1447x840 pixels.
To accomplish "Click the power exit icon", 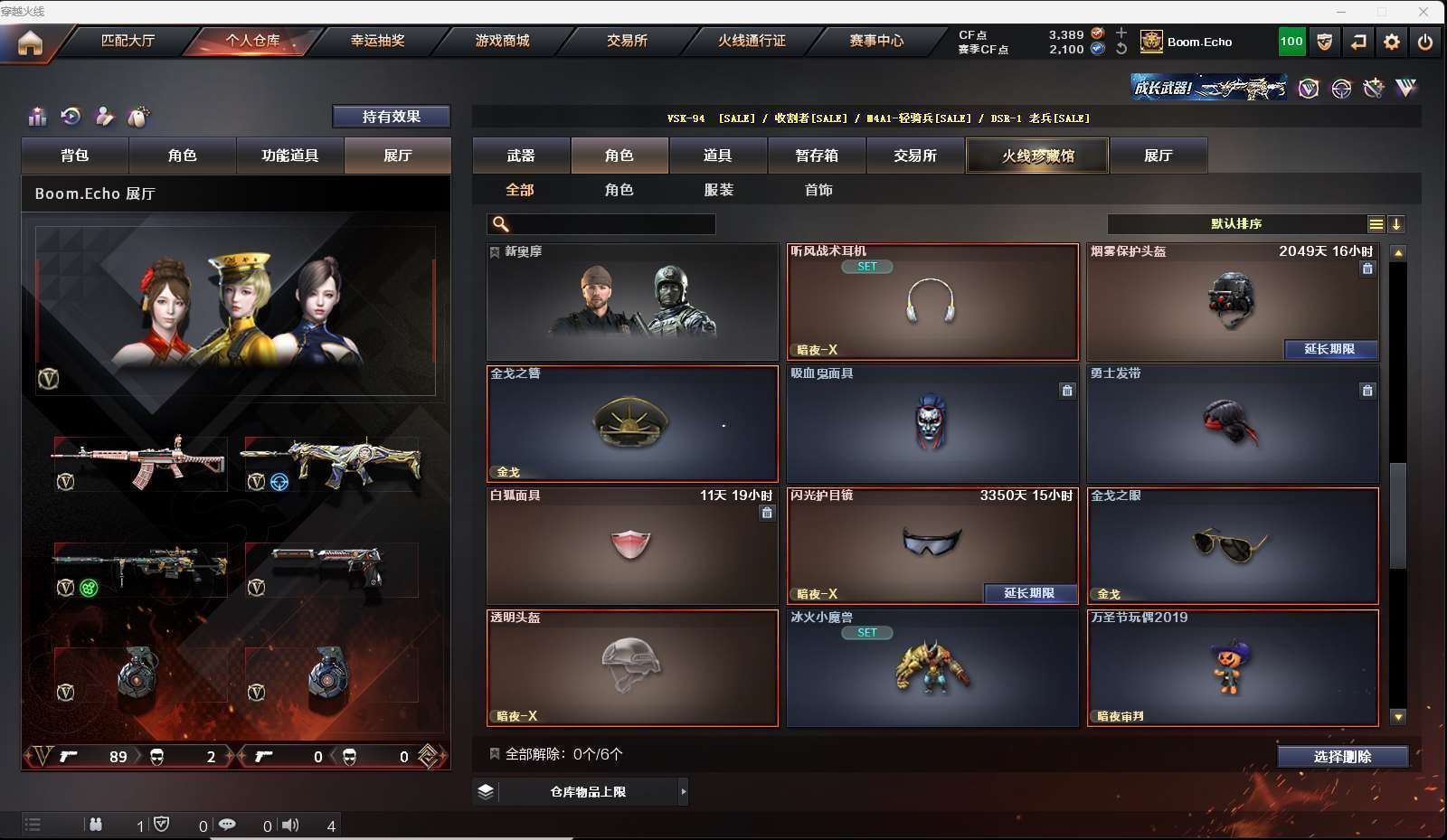I will [1425, 42].
